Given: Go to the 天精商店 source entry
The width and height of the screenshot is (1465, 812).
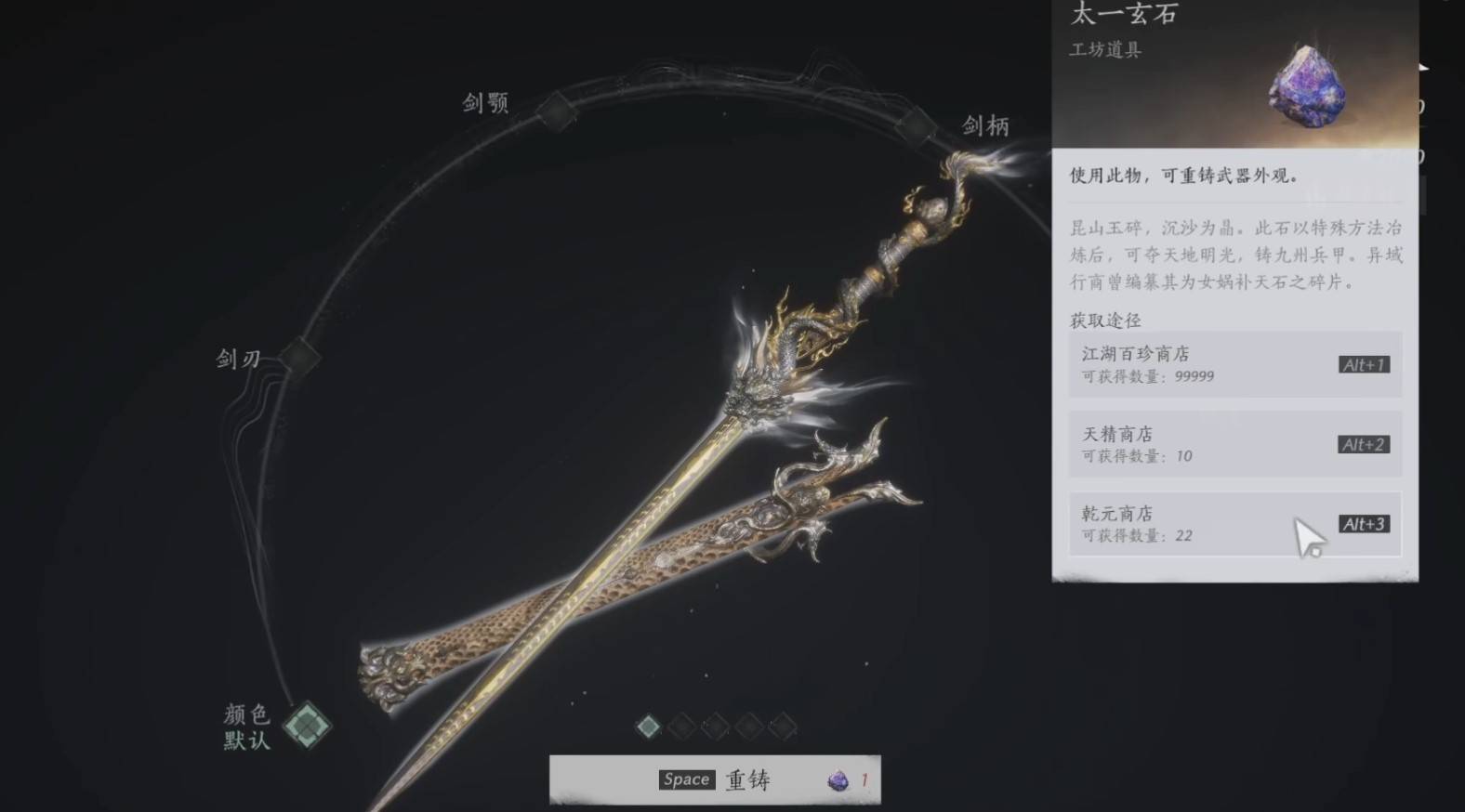Looking at the screenshot, I should [x=1234, y=444].
